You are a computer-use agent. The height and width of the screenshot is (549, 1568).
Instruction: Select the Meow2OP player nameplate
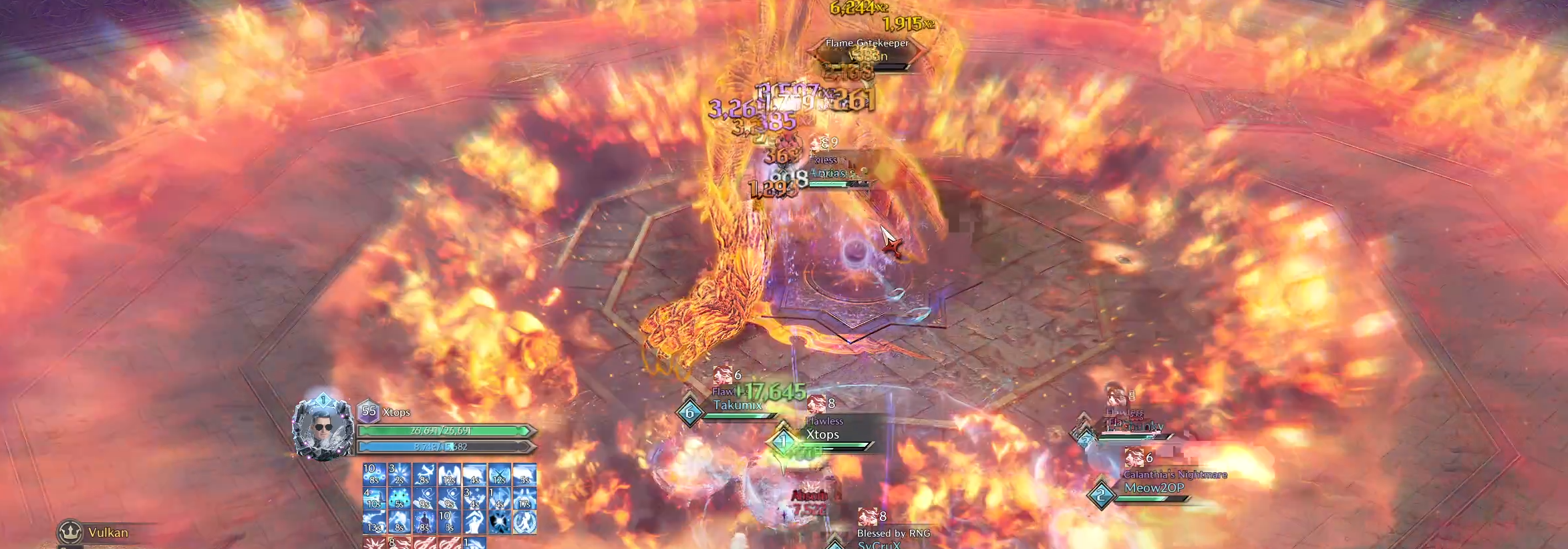pos(1154,488)
